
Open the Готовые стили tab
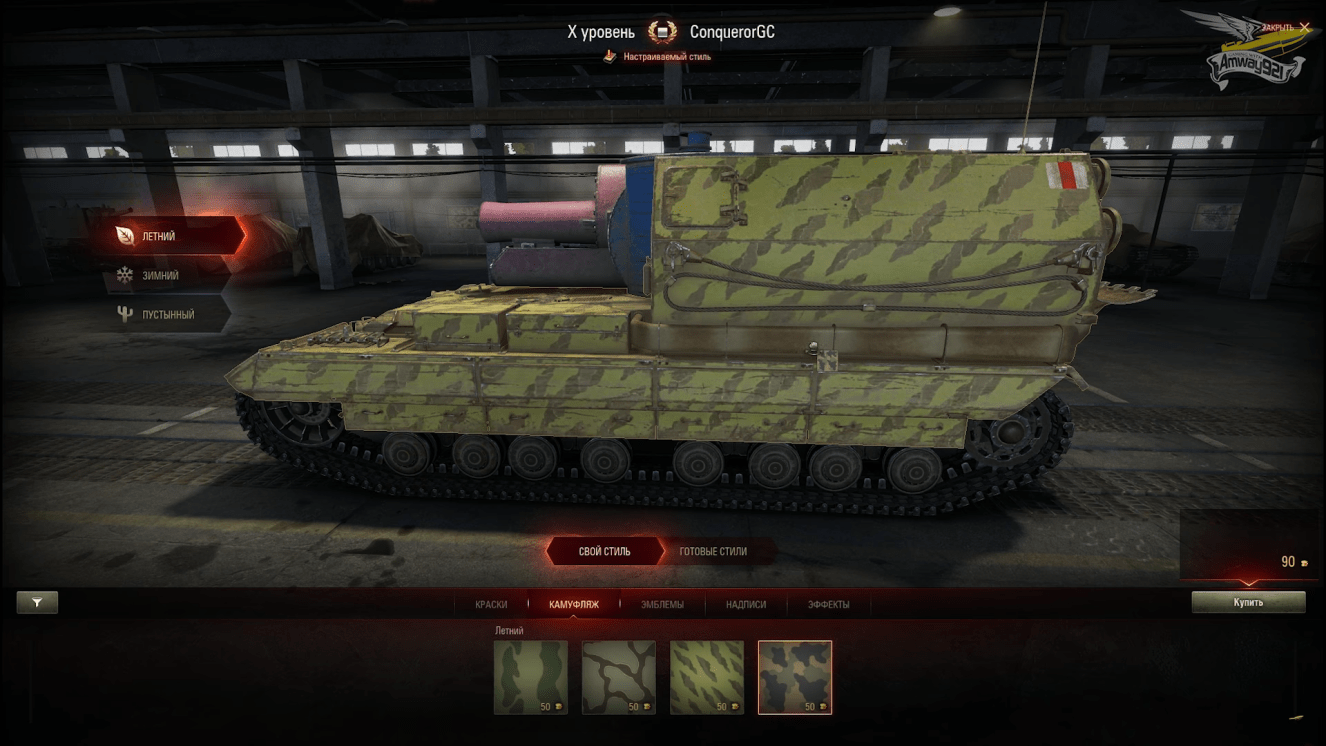click(713, 551)
